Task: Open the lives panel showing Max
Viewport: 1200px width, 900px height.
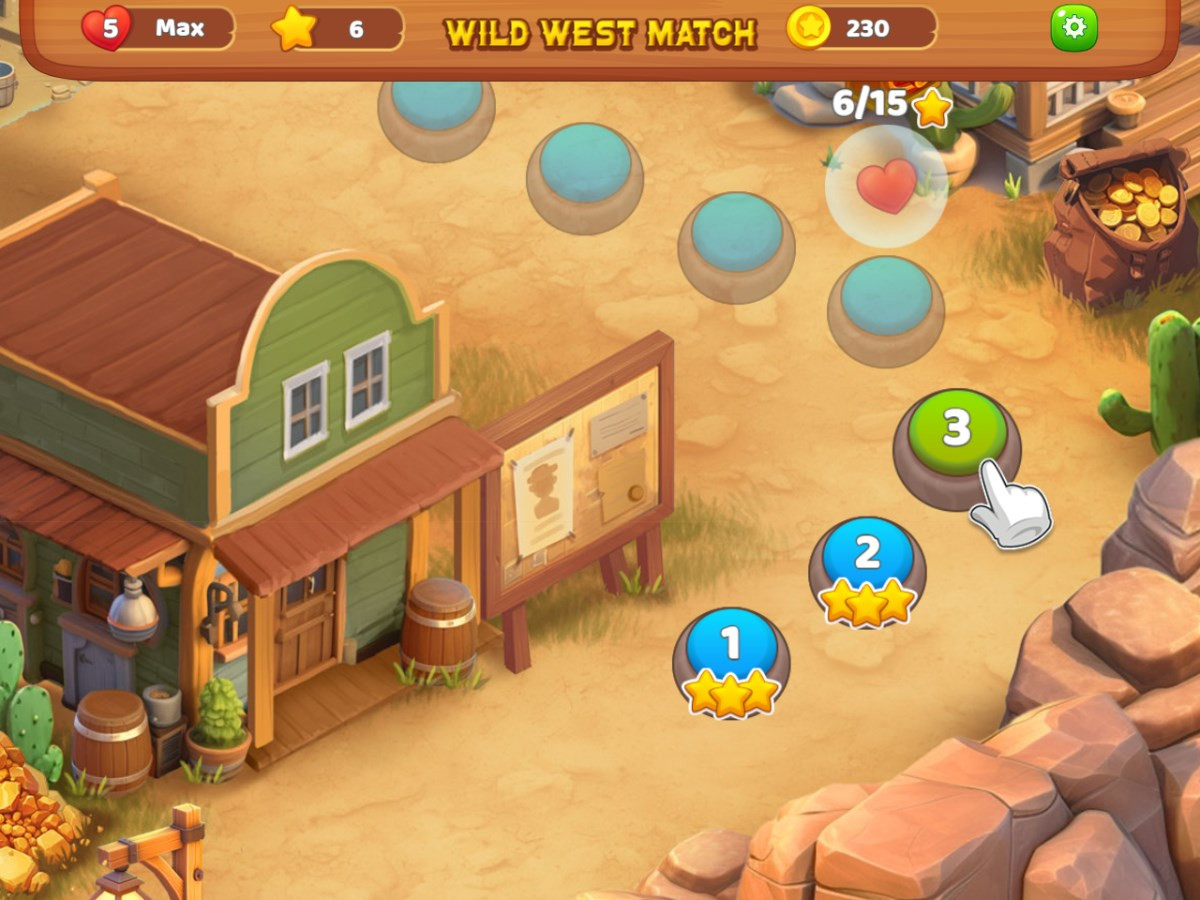Action: (x=160, y=28)
